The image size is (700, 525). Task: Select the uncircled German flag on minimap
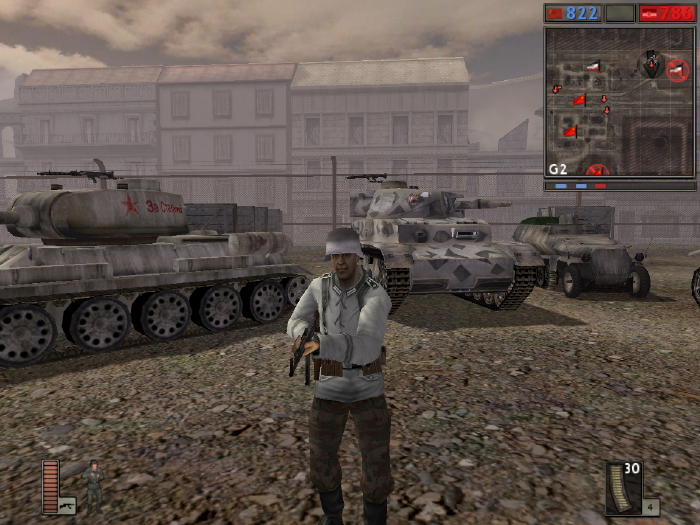[x=594, y=67]
